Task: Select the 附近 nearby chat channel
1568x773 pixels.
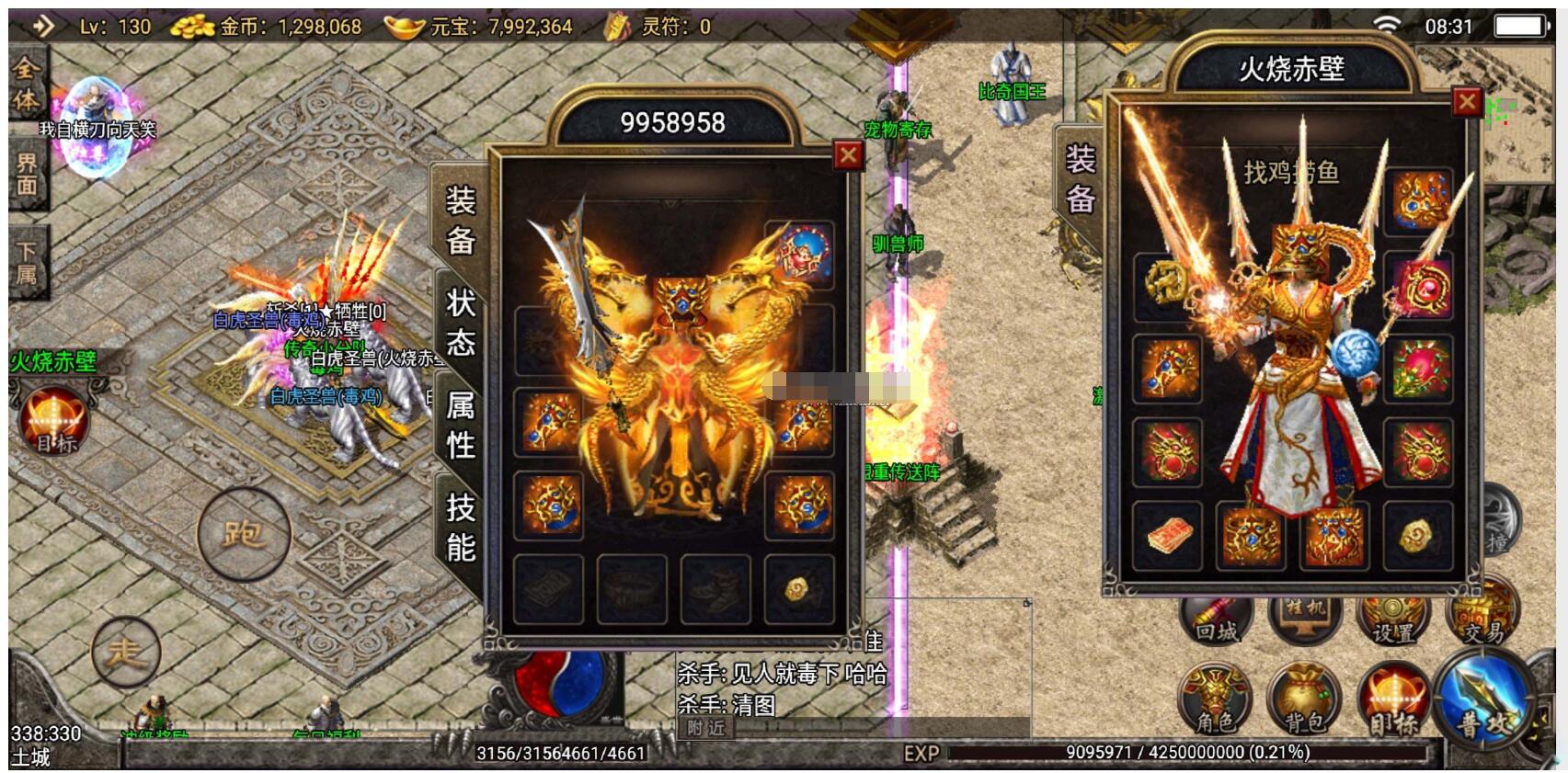Action: tap(706, 728)
